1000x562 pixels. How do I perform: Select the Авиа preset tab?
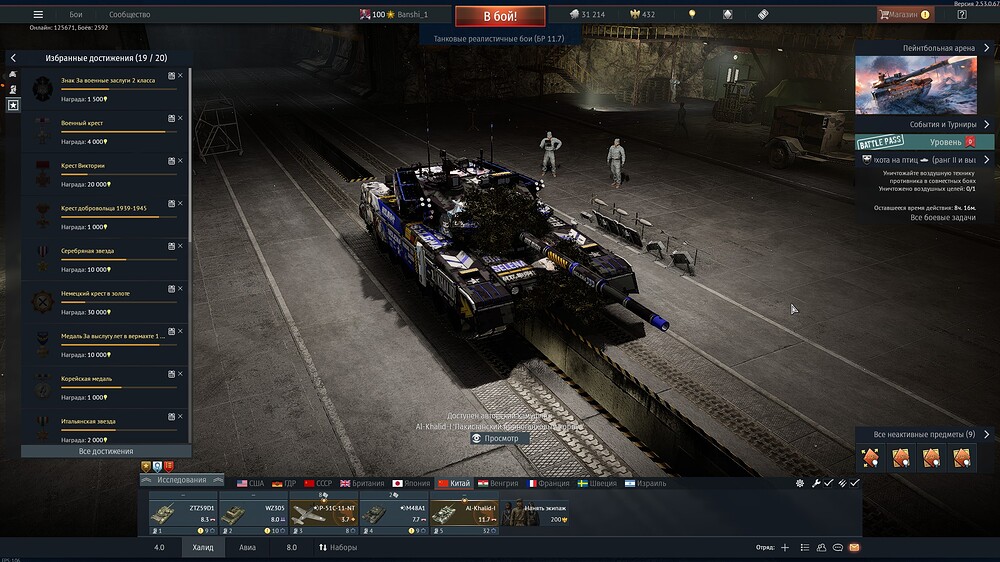tap(247, 547)
